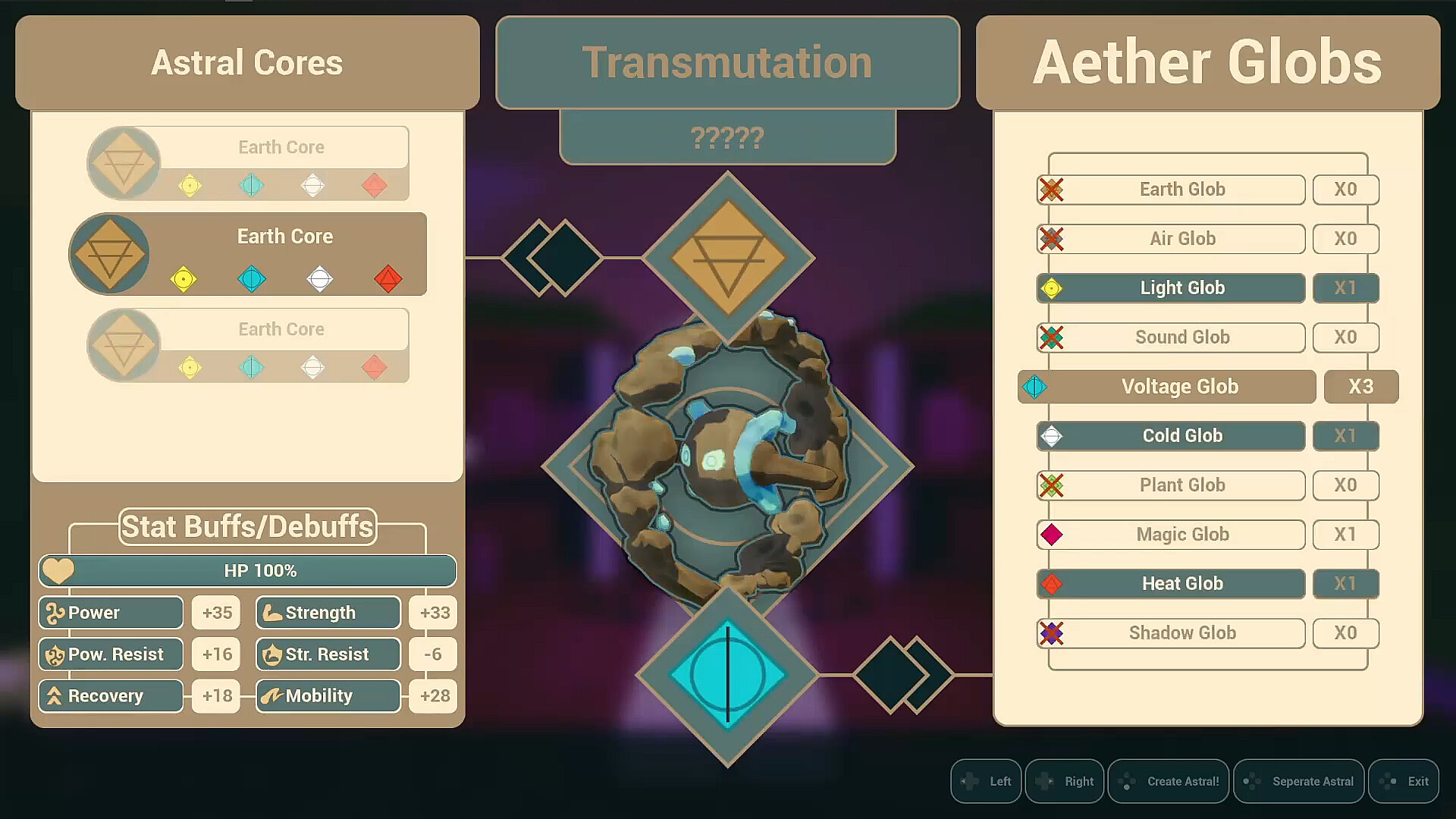Select the Heat Glob row
This screenshot has height=819, width=1456.
(x=1181, y=584)
